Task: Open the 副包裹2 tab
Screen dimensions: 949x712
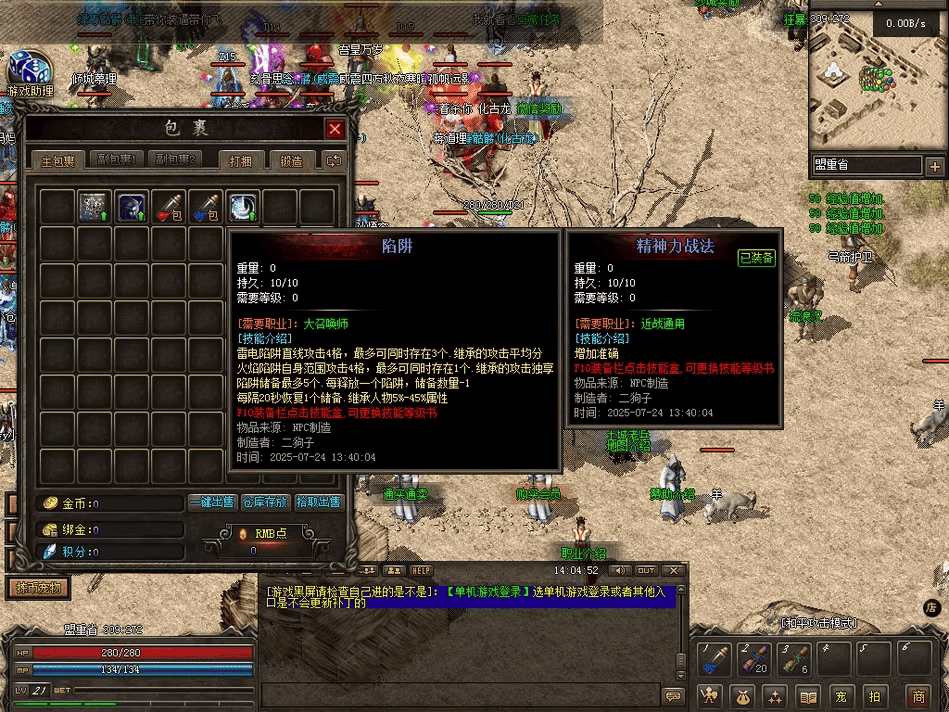Action: 175,160
